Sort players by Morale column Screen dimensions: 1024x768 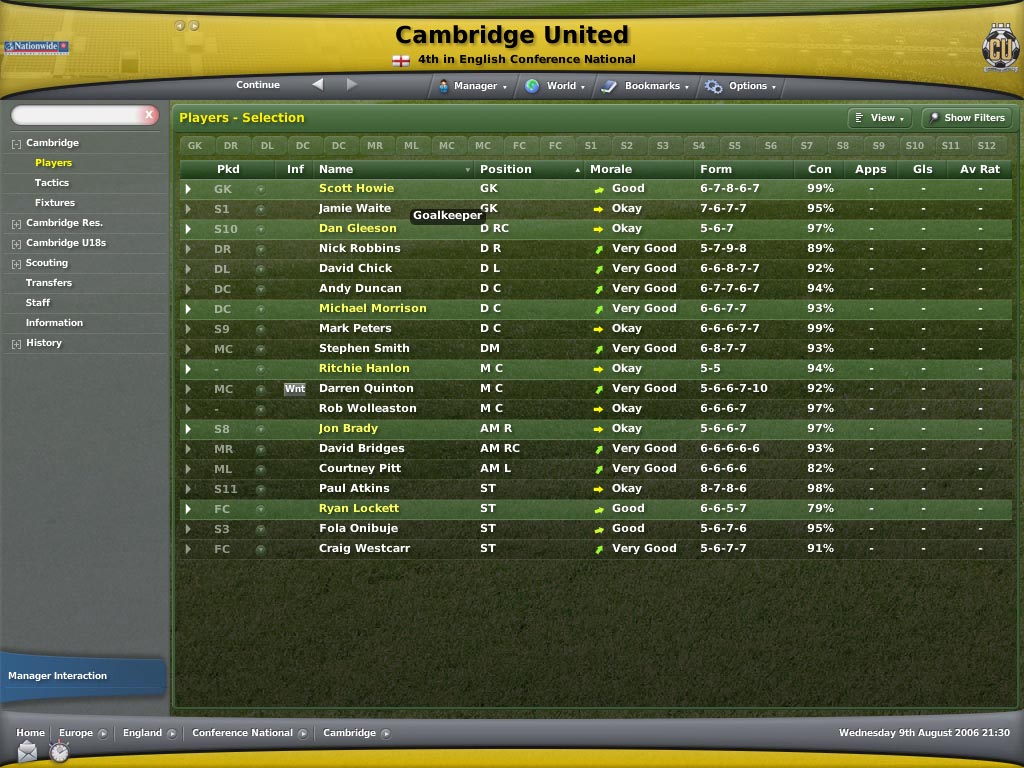610,169
